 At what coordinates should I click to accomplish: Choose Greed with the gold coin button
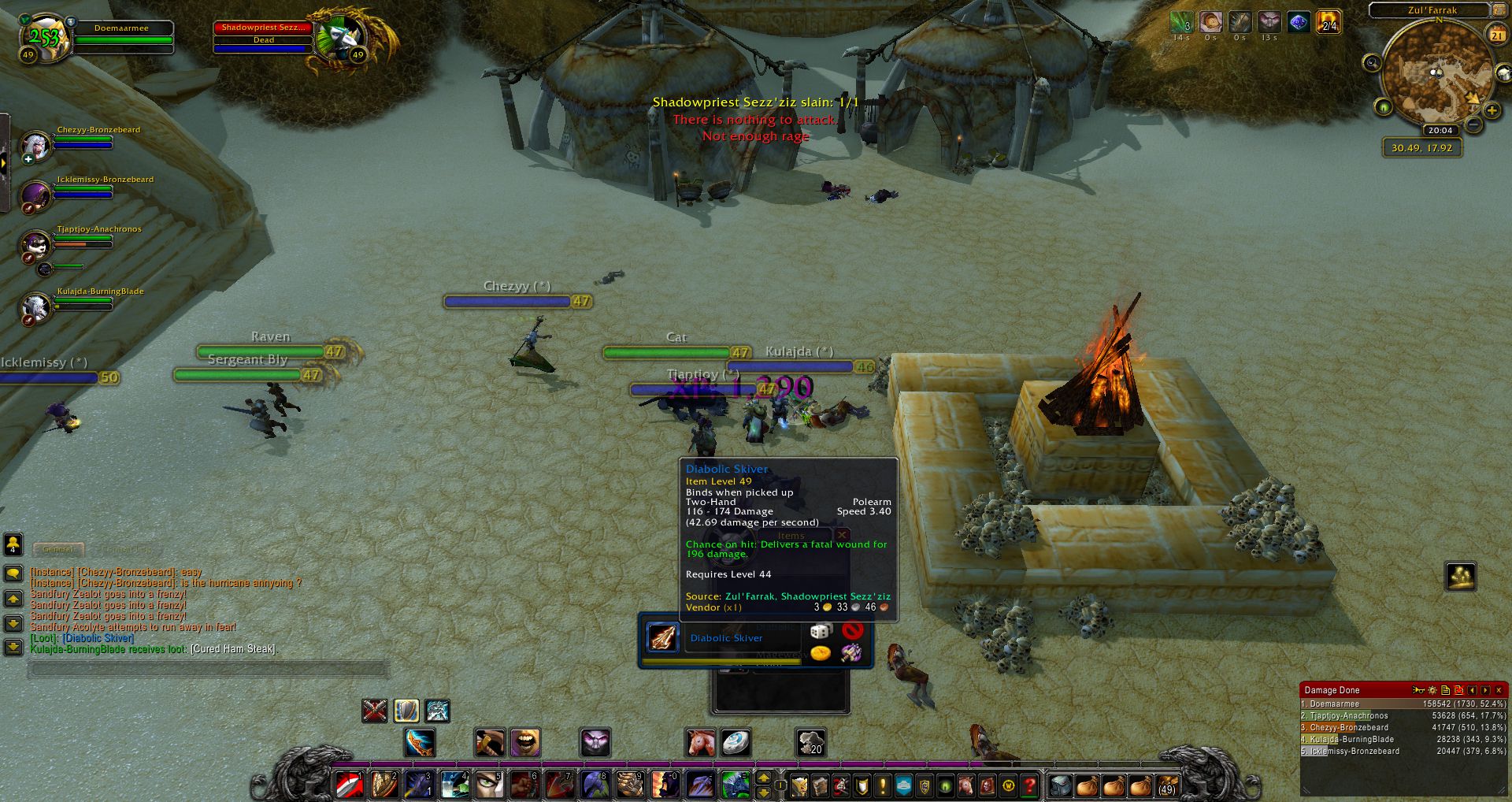821,653
